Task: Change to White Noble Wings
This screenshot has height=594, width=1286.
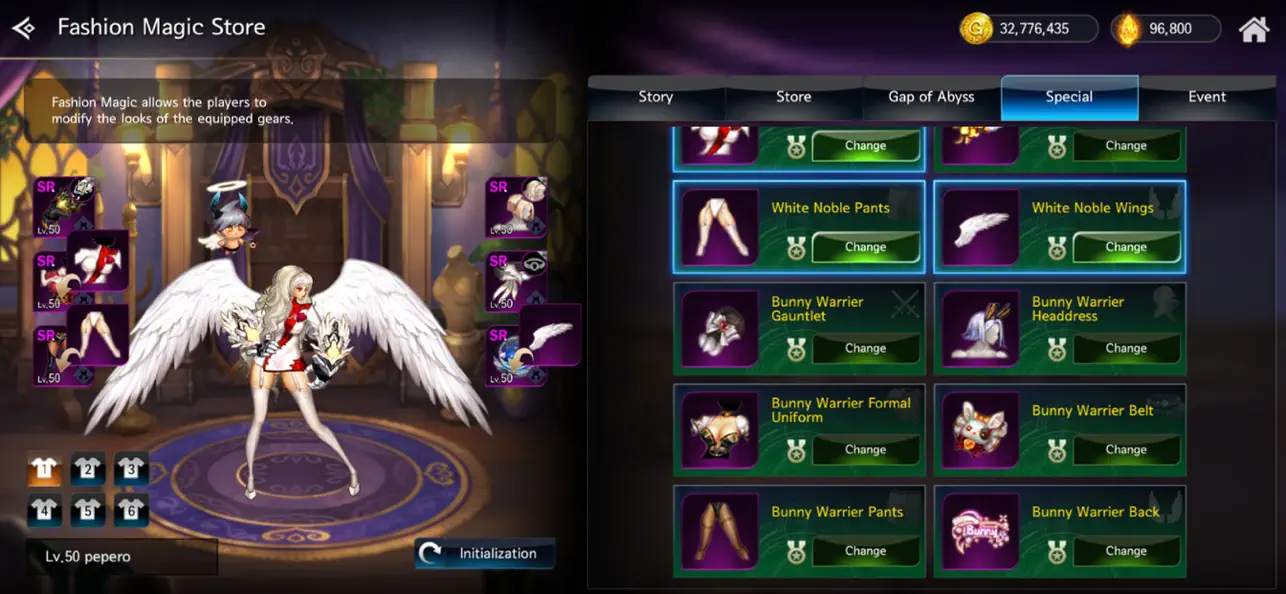Action: pos(1126,247)
